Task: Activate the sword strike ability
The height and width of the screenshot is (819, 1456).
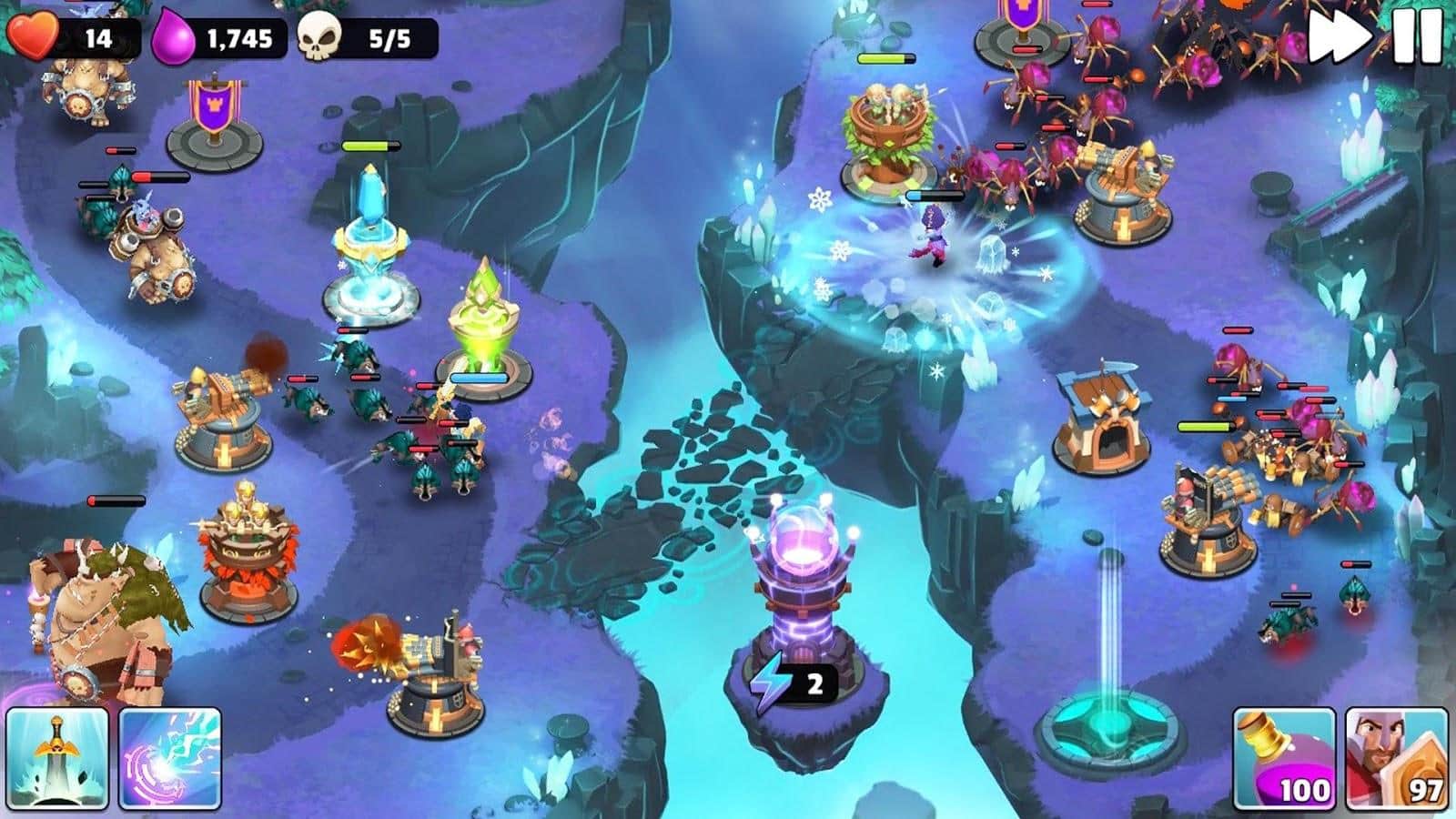Action: pos(57,758)
